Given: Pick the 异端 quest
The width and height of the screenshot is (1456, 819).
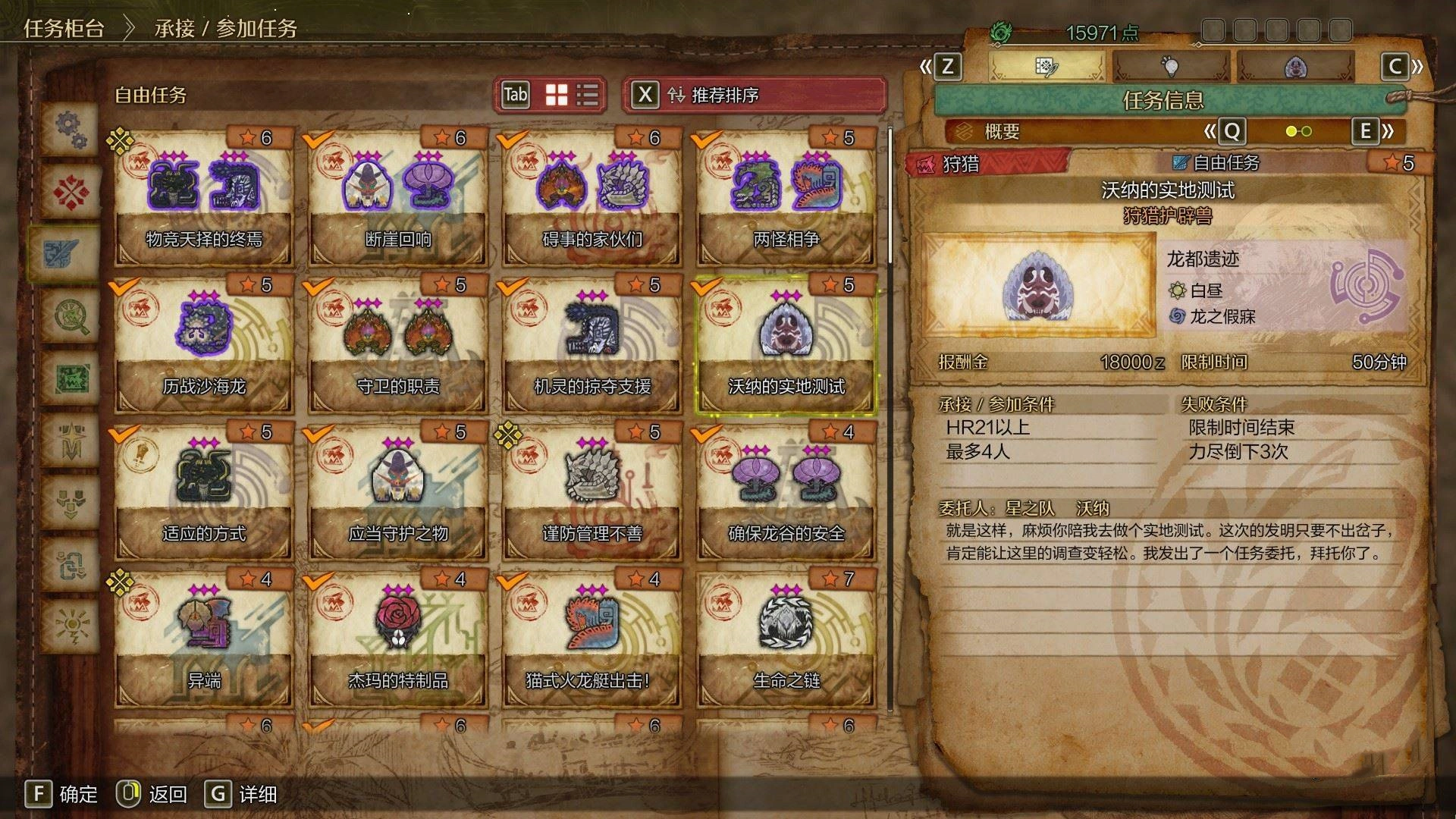Looking at the screenshot, I should [203, 640].
